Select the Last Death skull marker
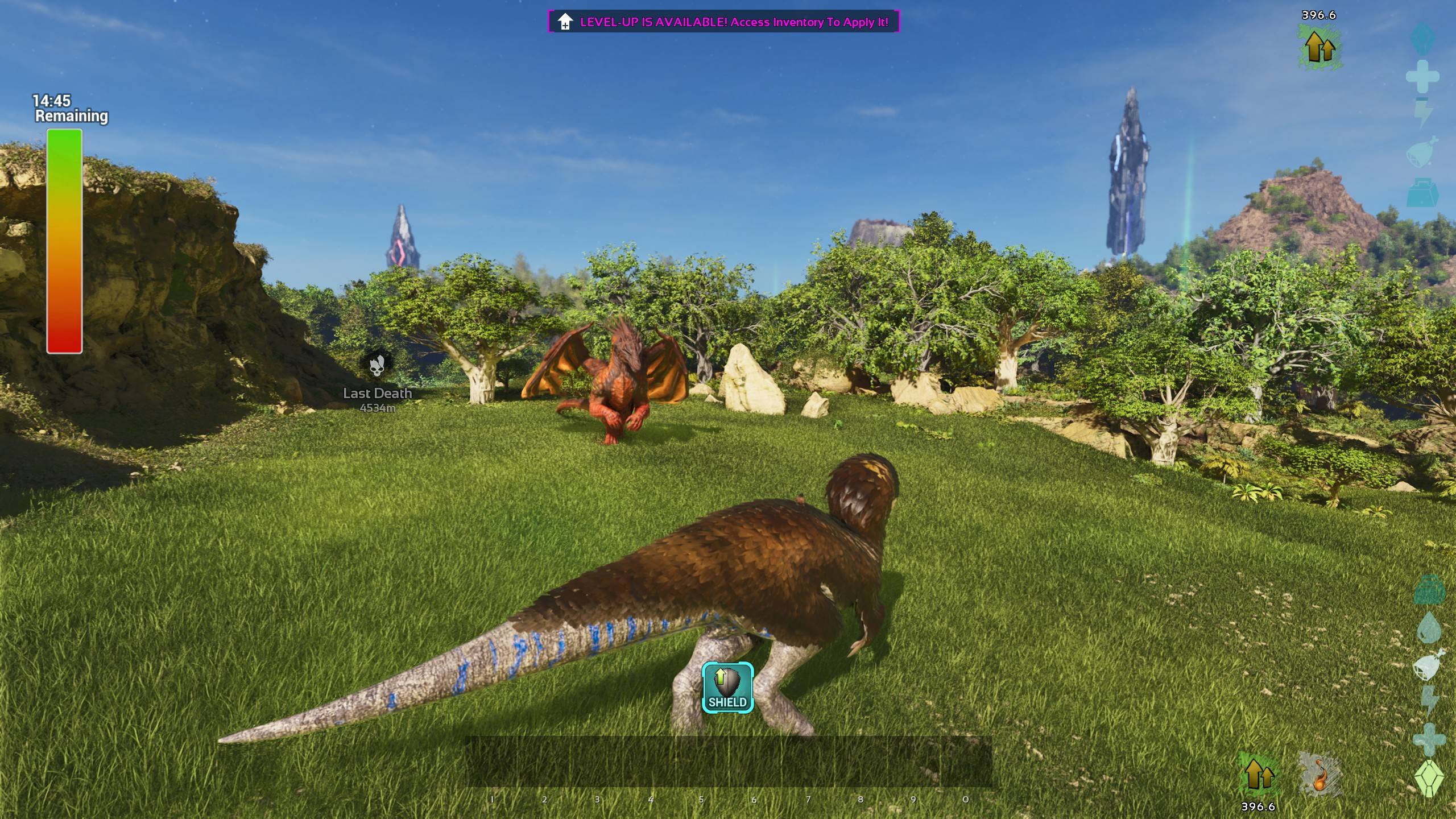The image size is (1456, 819). tap(377, 365)
